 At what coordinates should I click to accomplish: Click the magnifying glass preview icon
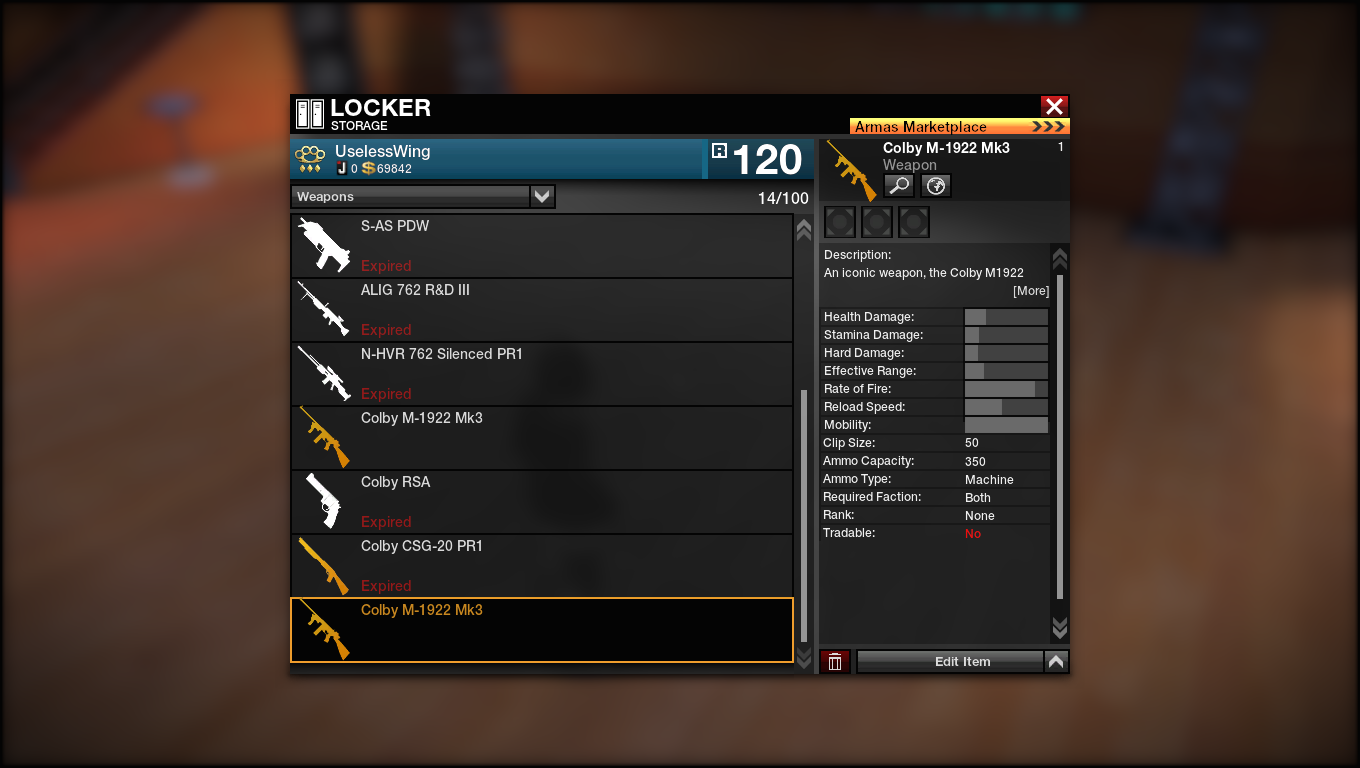tap(898, 186)
